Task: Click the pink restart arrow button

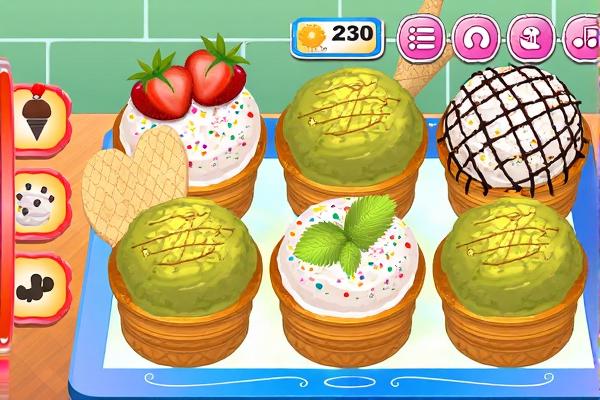Action: pos(477,39)
